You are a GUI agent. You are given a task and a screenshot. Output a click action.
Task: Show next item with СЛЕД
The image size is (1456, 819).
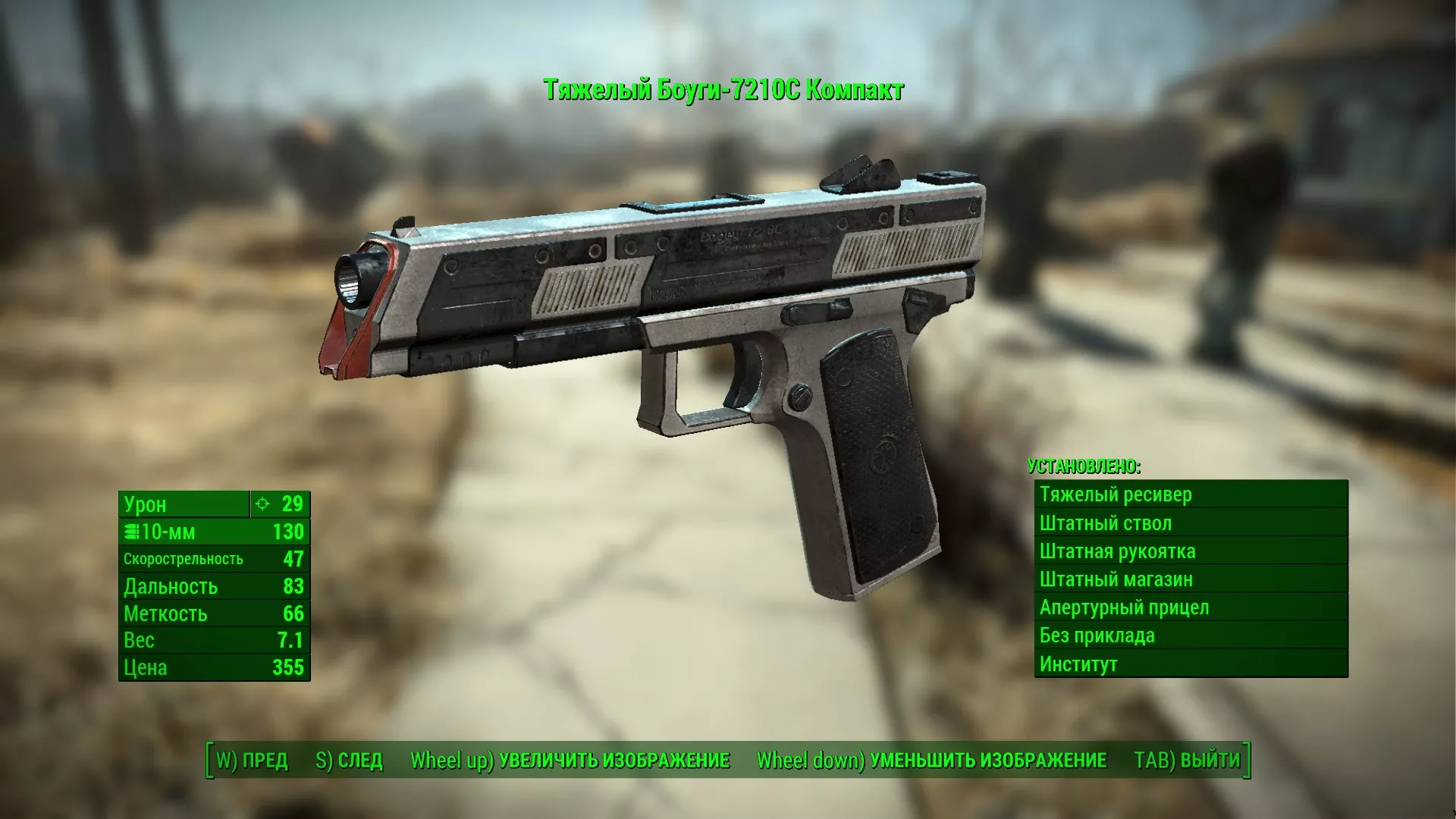pos(350,760)
